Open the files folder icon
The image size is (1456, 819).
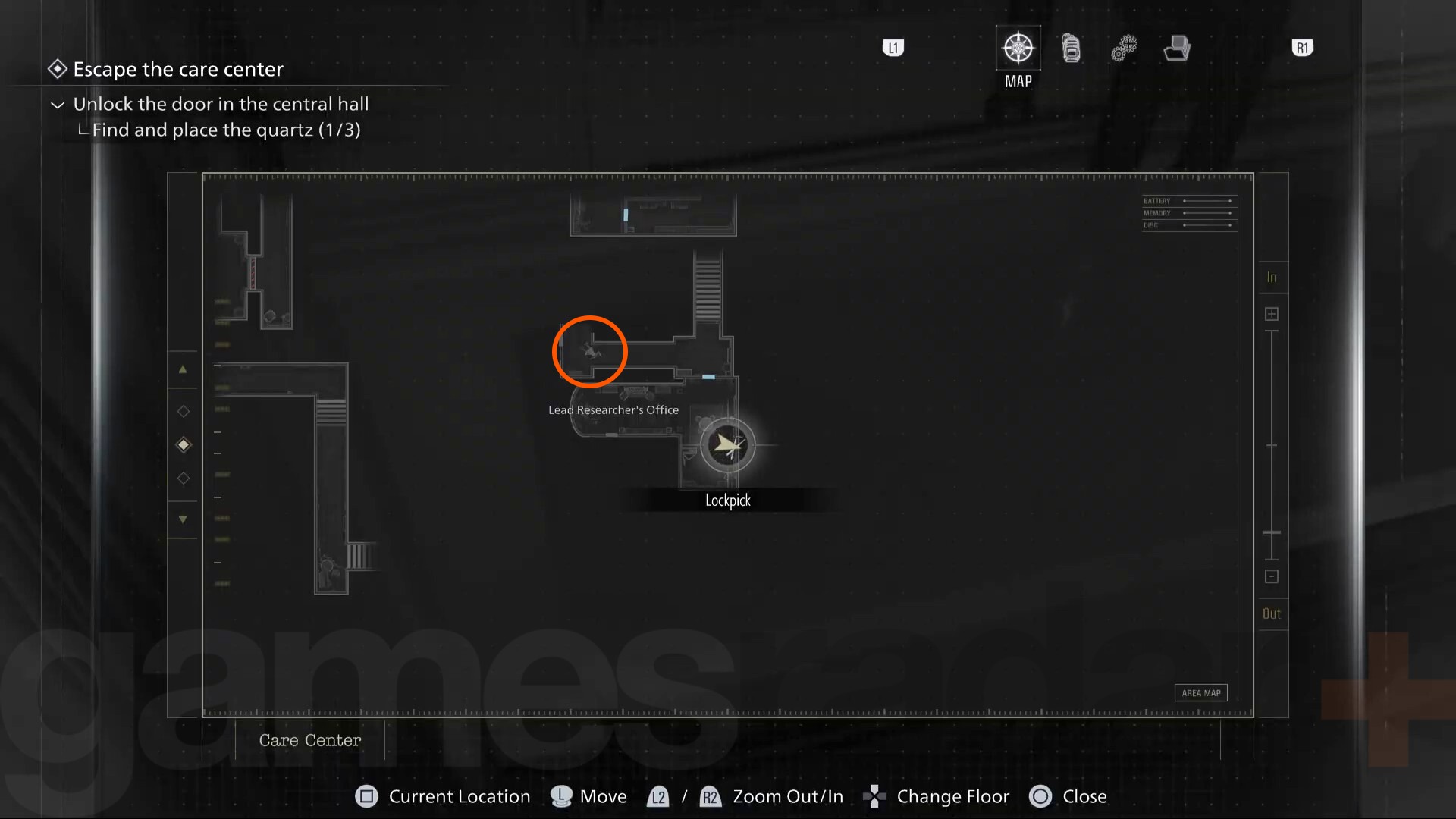pyautogui.click(x=1176, y=47)
